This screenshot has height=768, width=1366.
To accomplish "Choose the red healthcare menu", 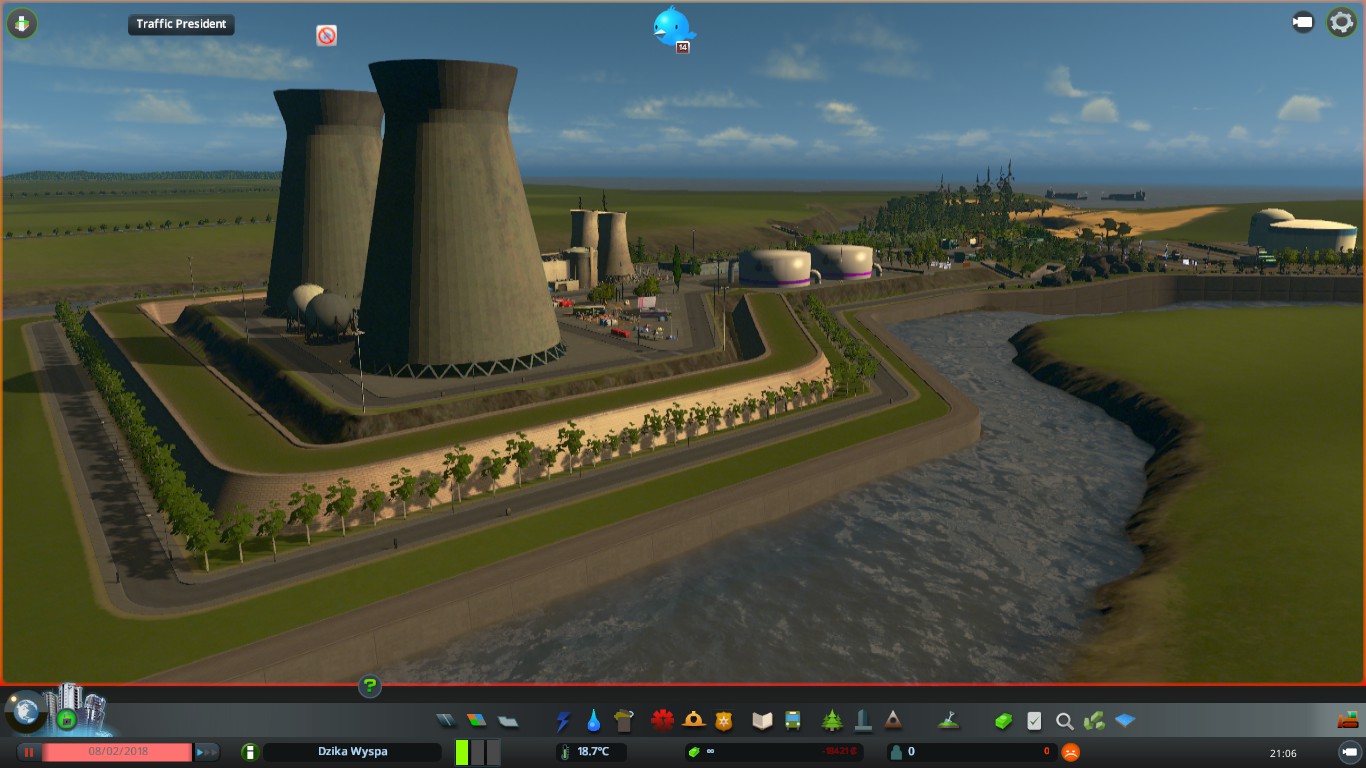I will 662,720.
